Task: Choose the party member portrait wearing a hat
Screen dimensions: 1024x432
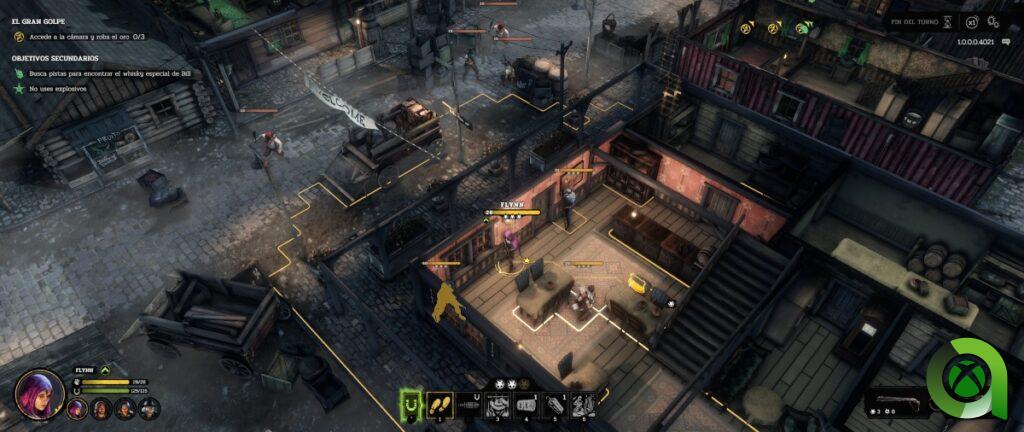Action: click(x=148, y=408)
